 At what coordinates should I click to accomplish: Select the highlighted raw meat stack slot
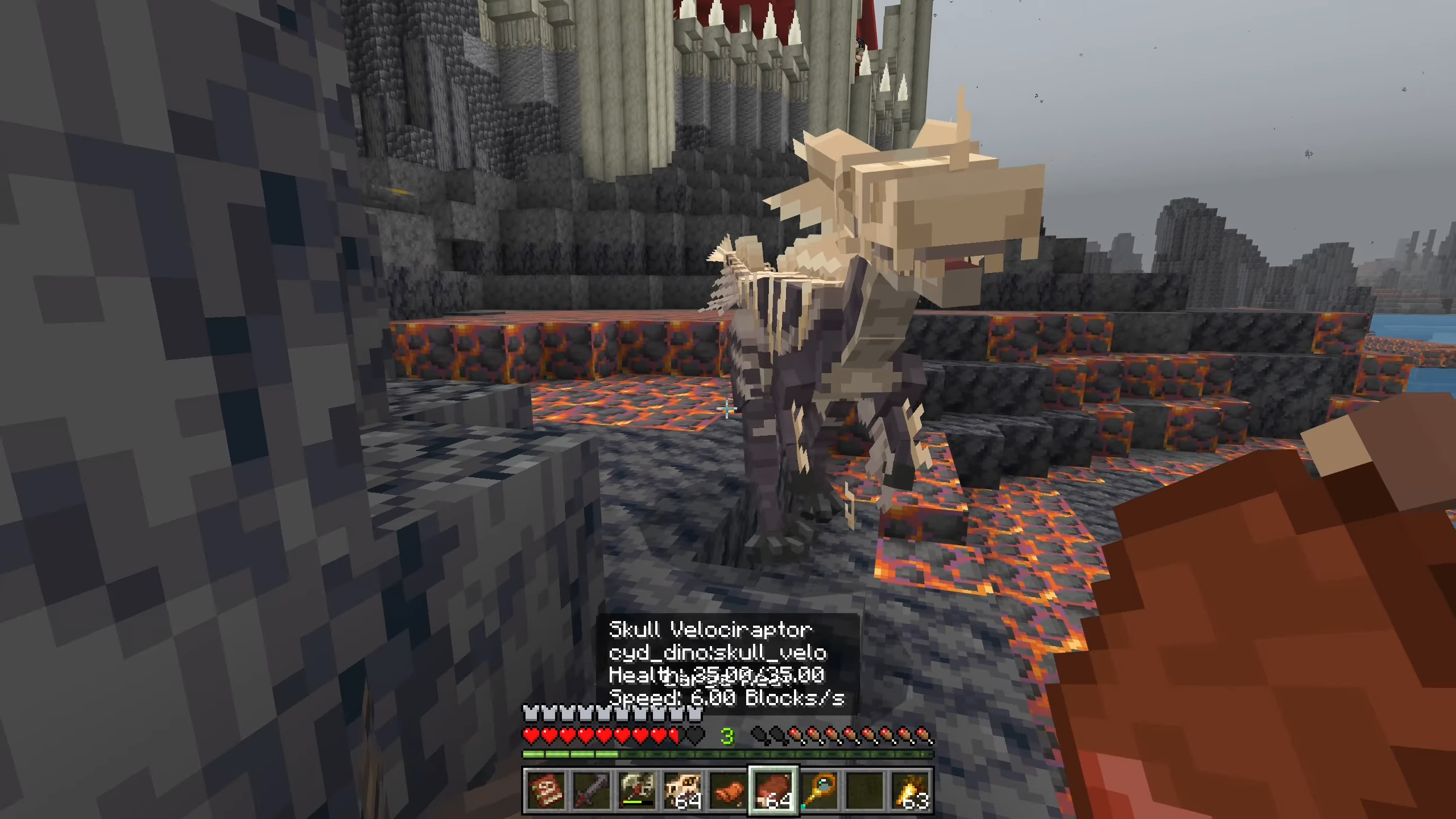[773, 791]
